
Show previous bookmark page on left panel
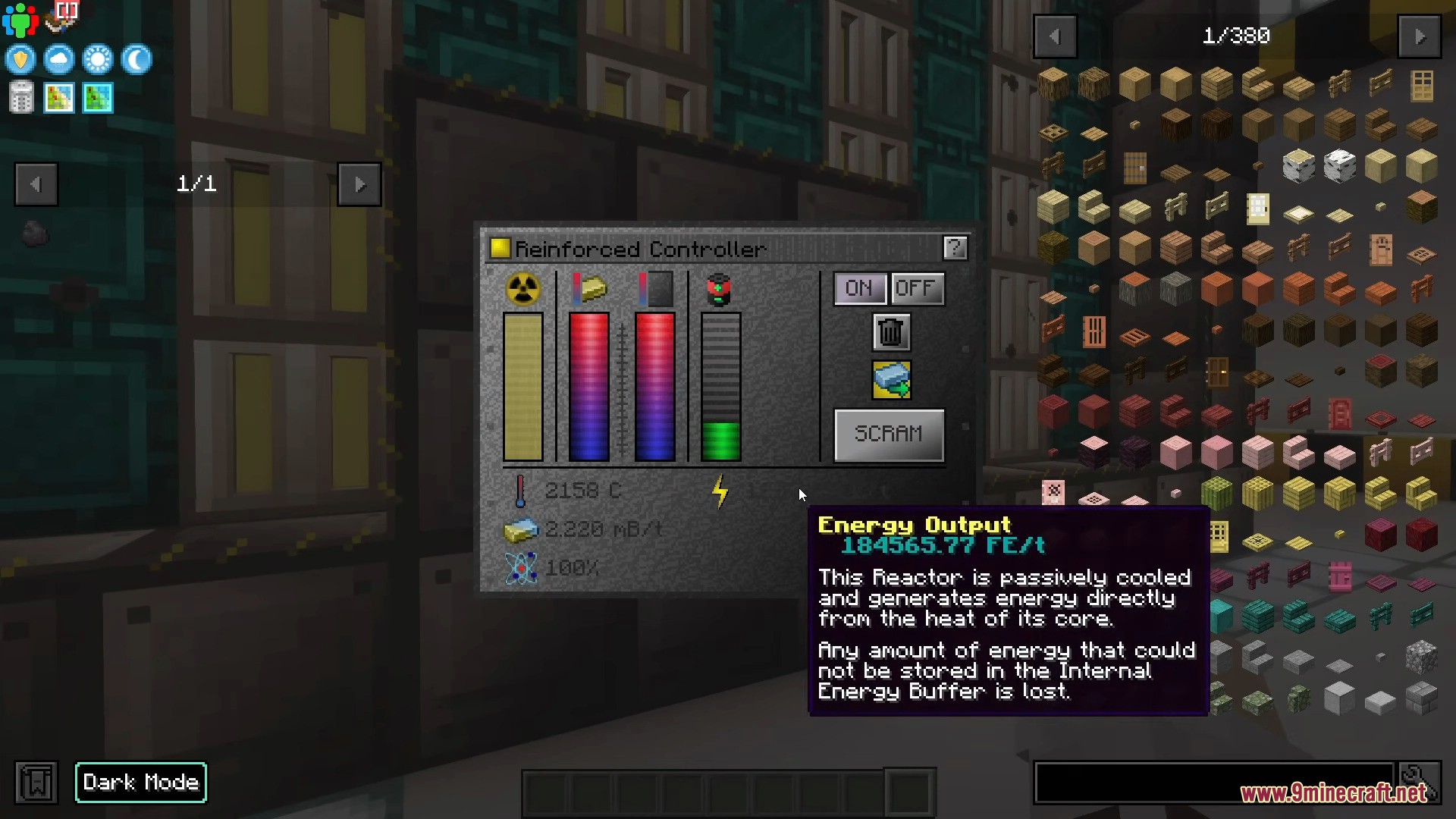coord(36,184)
